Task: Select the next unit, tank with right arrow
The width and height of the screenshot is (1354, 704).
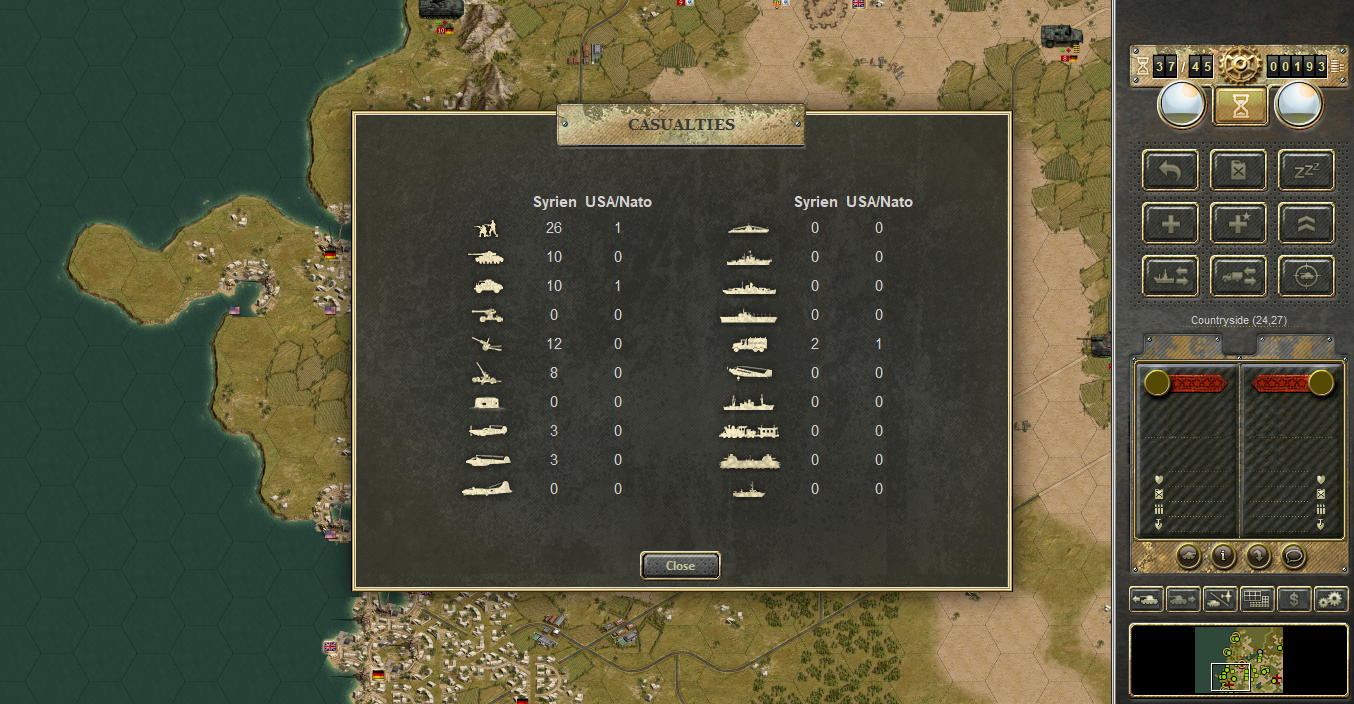Action: tap(1183, 599)
